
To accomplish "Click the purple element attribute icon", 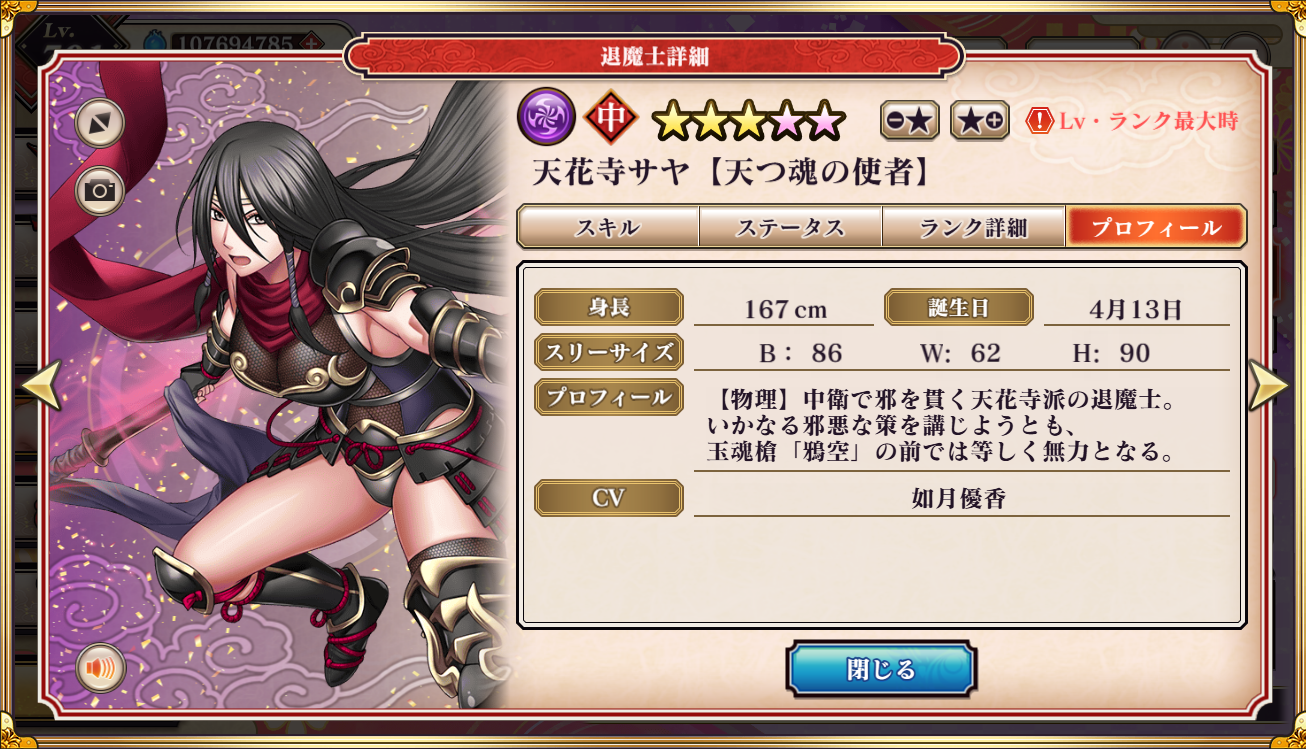I will (x=546, y=118).
